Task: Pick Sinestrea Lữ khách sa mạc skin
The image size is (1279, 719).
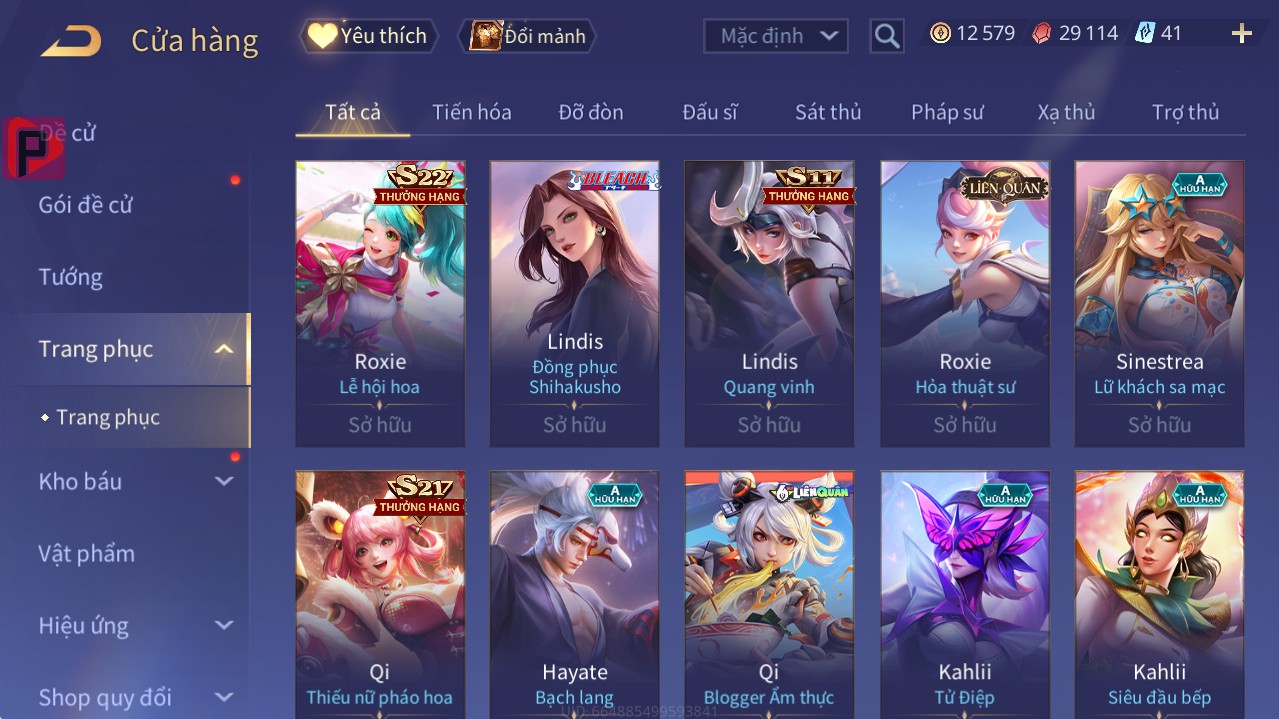Action: (1159, 303)
